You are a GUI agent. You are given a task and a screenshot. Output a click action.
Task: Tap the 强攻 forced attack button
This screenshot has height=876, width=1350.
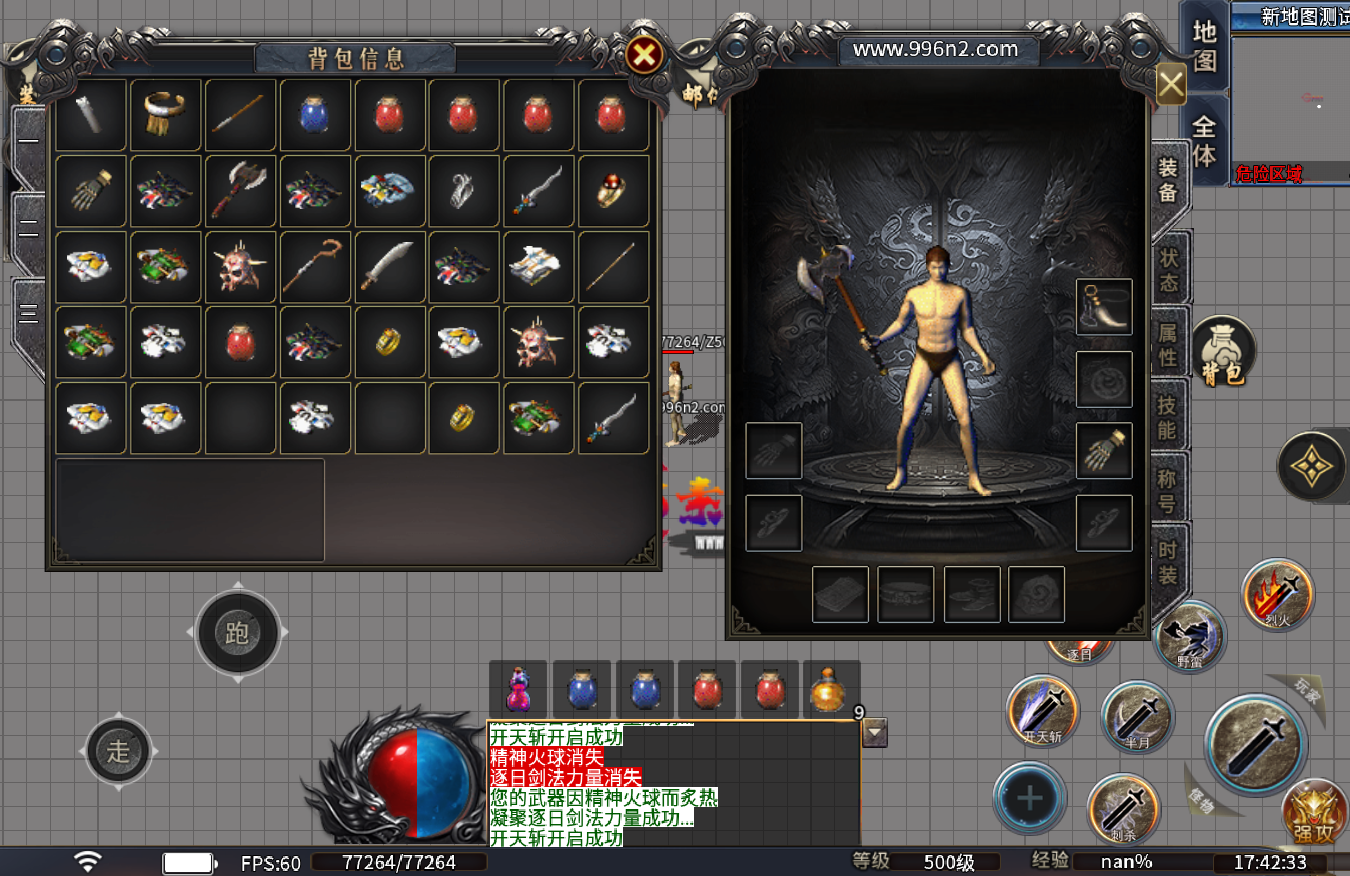pyautogui.click(x=1314, y=810)
